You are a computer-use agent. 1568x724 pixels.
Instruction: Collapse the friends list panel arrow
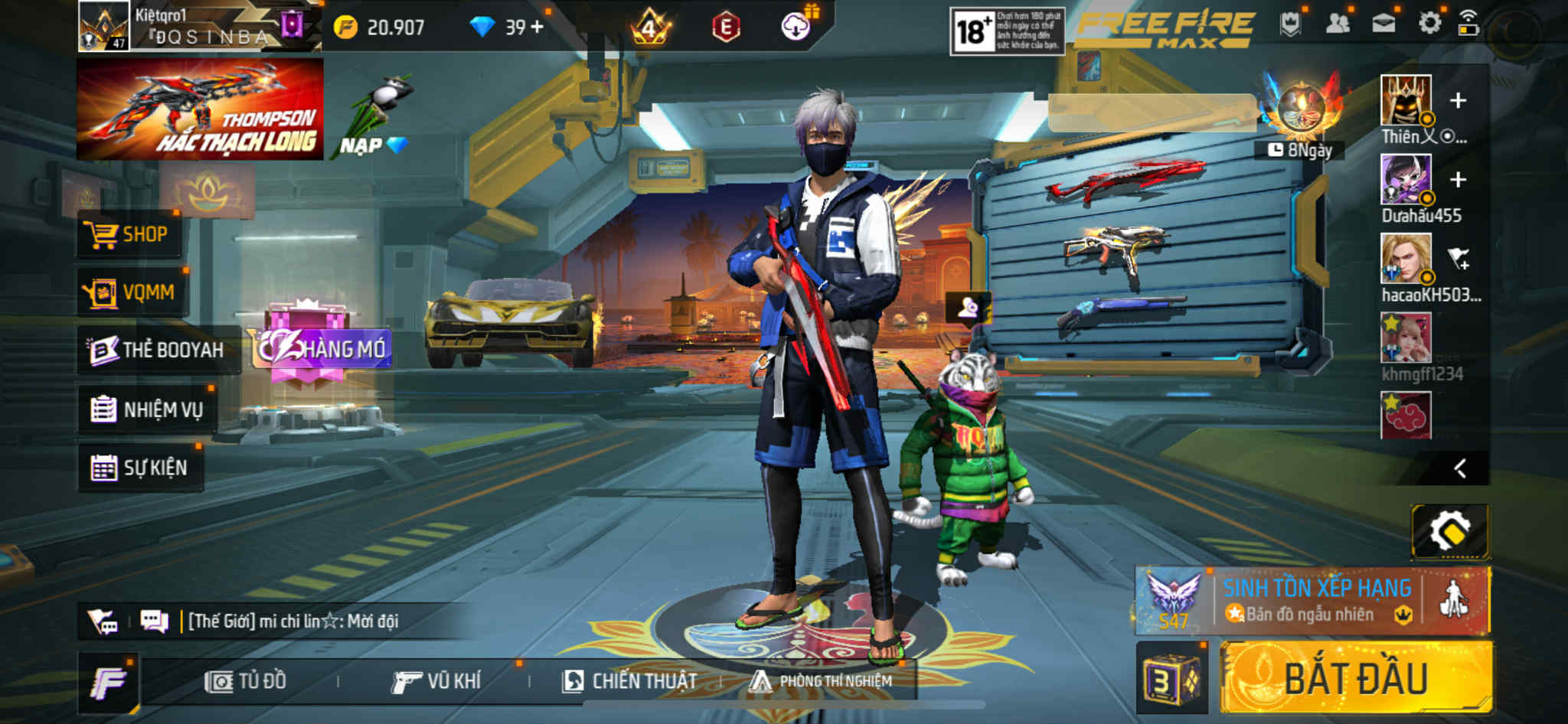pos(1460,468)
